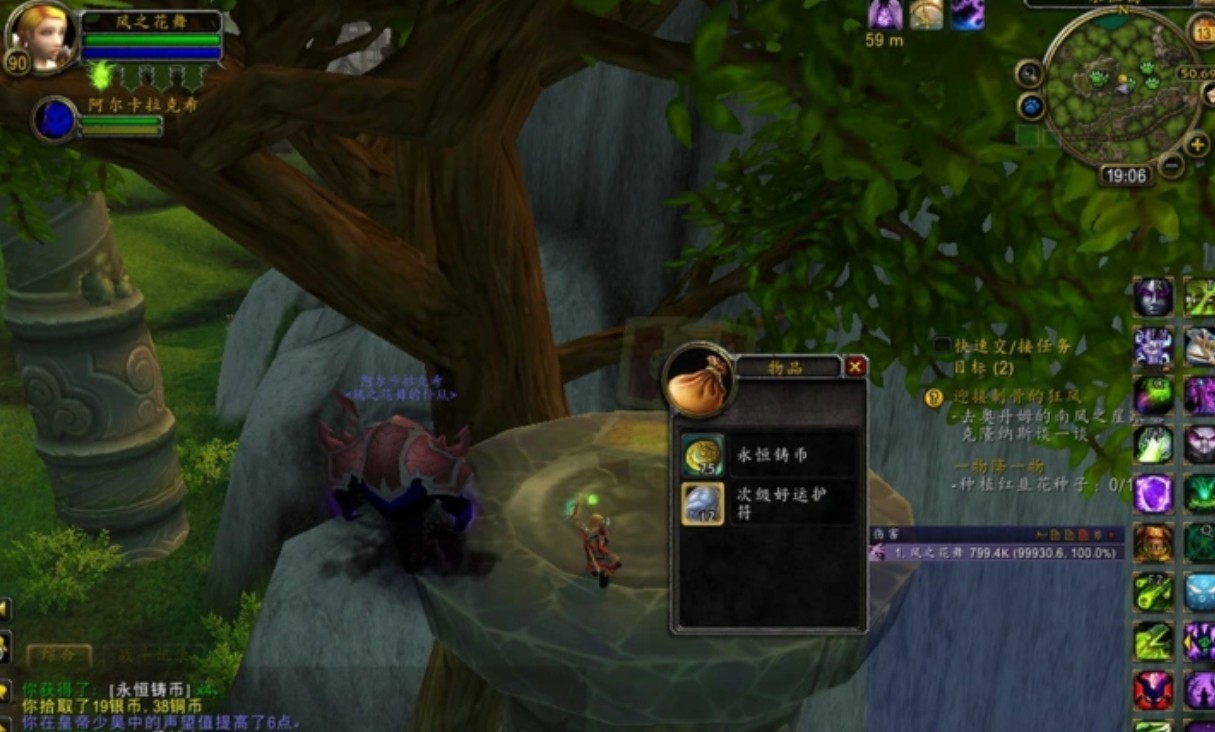Screen dimensions: 1215x732
Task: Open the minimap tracking magnifier button
Action: (x=1029, y=73)
